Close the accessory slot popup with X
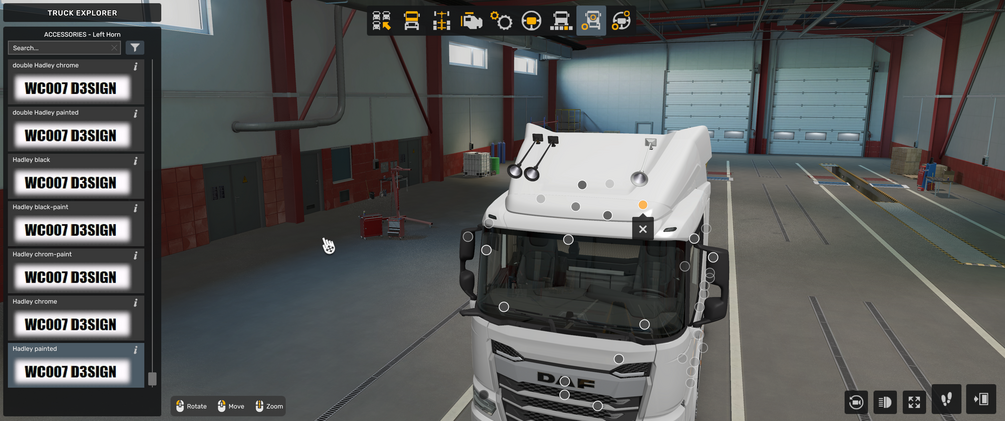1005x421 pixels. click(643, 229)
